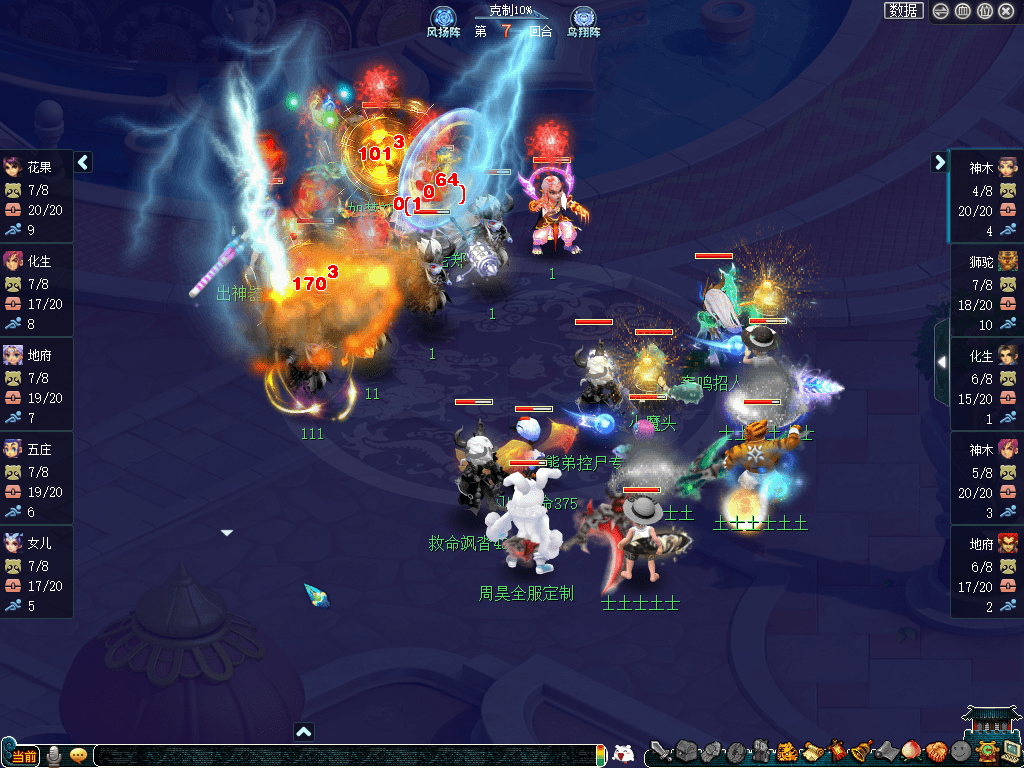Viewport: 1024px width, 768px height.
Task: Select the 五庄 team member row
Action: (36, 478)
